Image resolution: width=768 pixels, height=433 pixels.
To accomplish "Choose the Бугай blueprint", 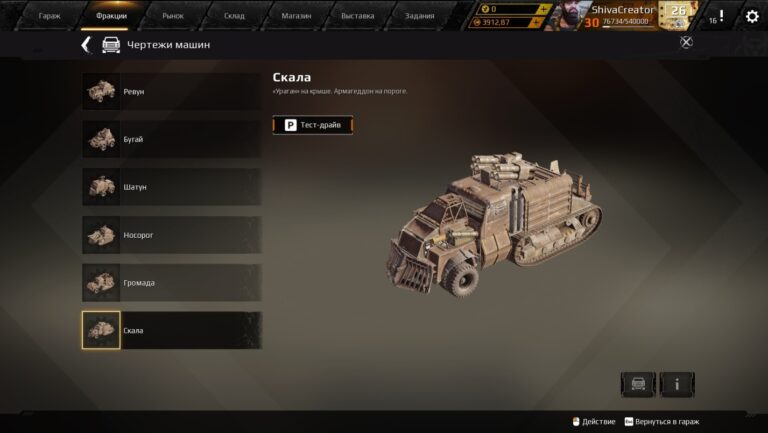I will [171, 139].
